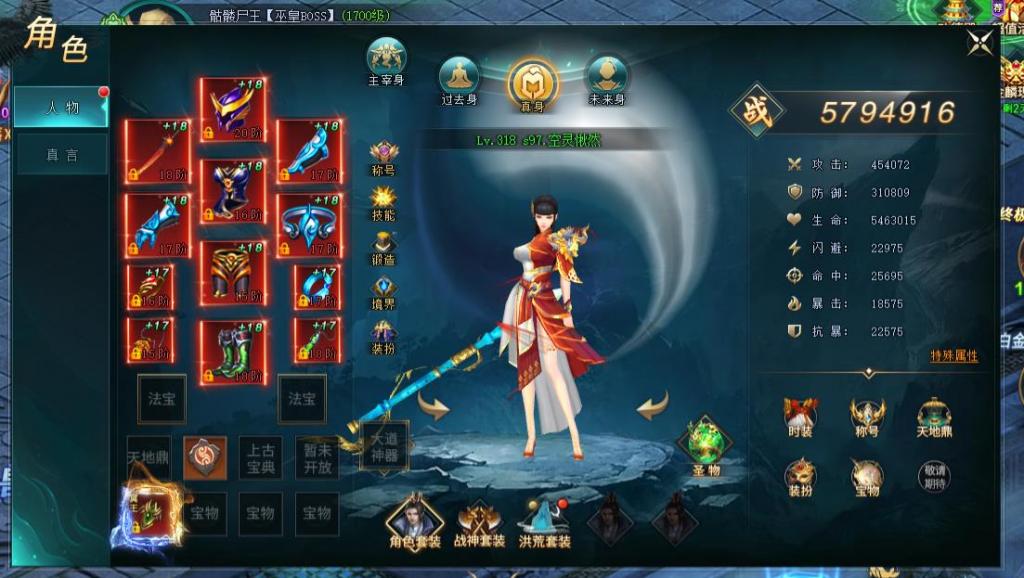Choose the 未来身 form
1024x578 pixels.
coord(607,76)
